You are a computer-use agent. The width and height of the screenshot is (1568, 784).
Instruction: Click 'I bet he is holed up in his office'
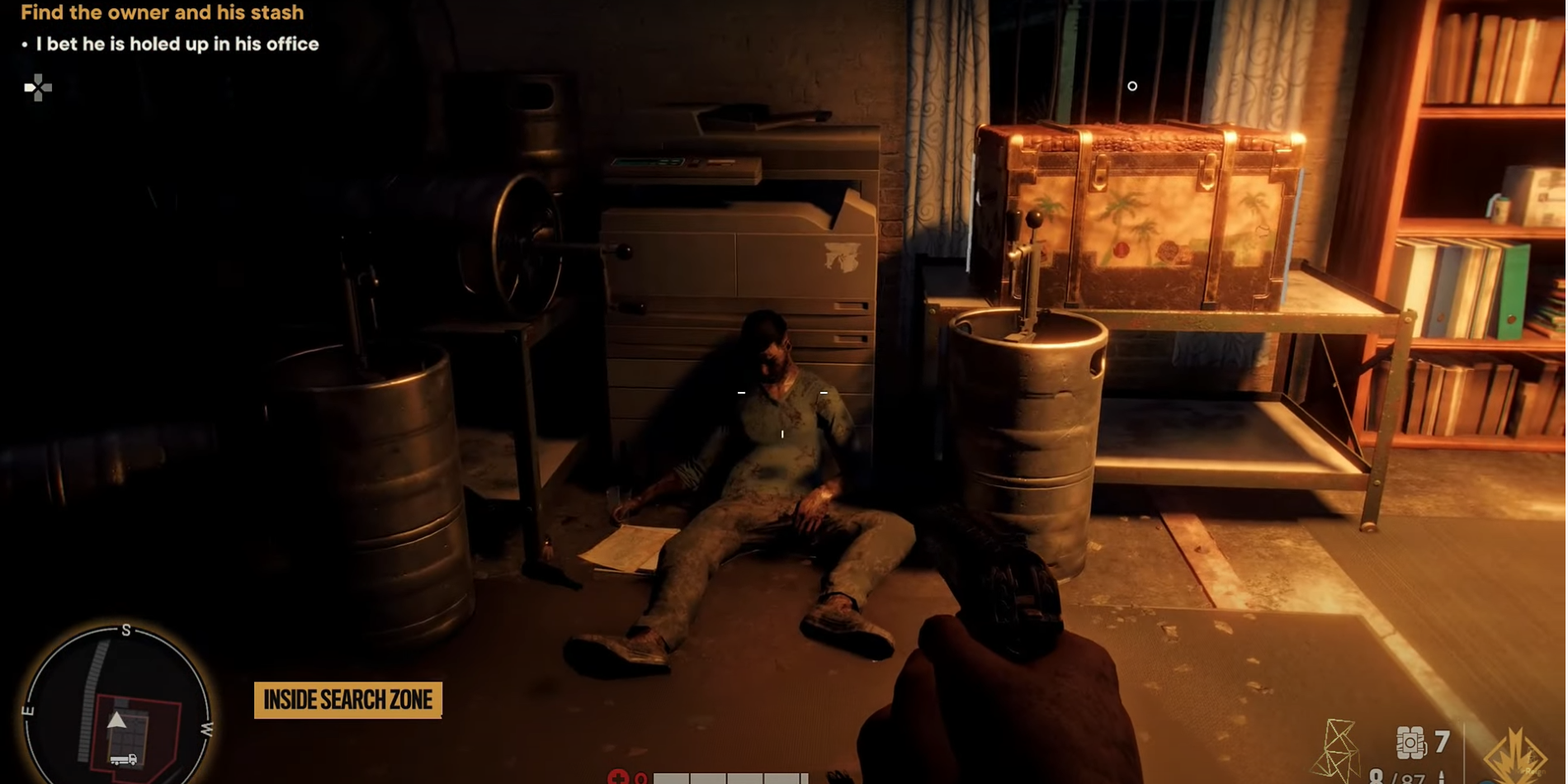[176, 45]
